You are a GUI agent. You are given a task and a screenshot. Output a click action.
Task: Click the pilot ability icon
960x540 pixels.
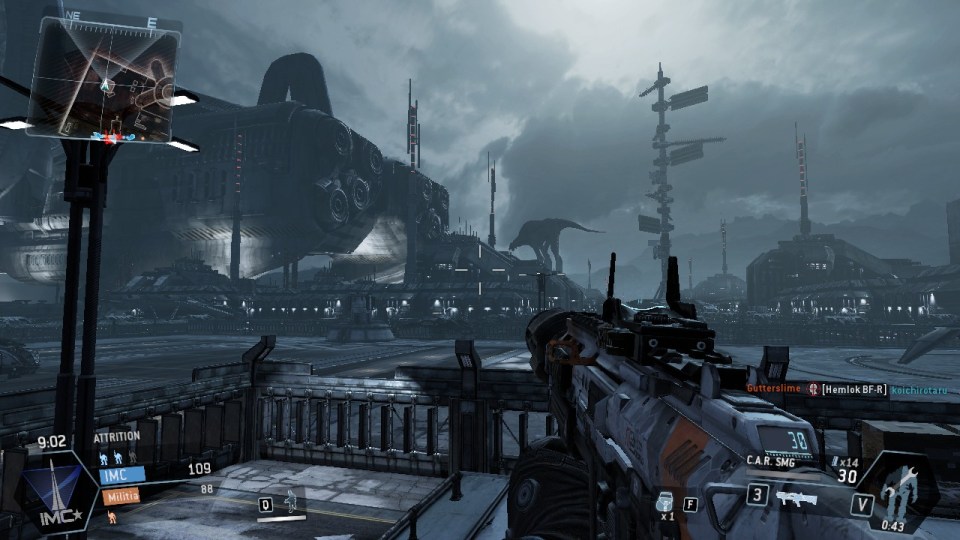(x=290, y=500)
